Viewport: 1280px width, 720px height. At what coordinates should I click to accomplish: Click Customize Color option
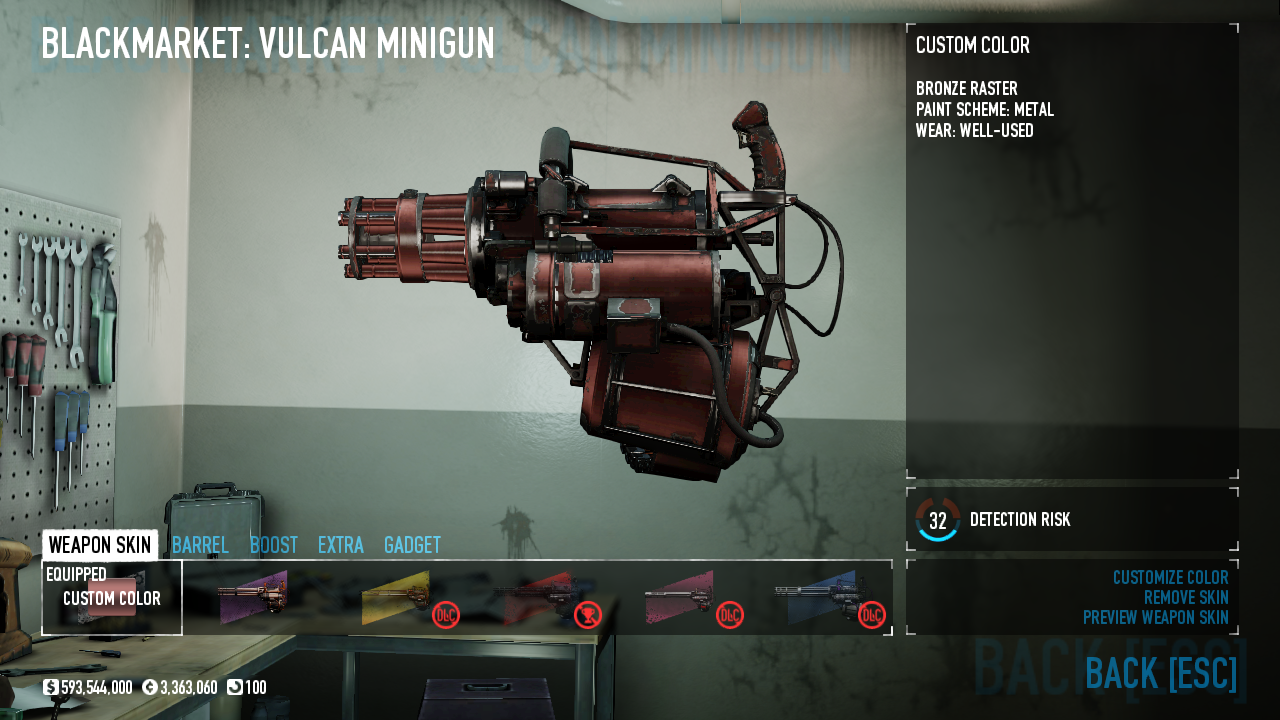coord(1170,578)
